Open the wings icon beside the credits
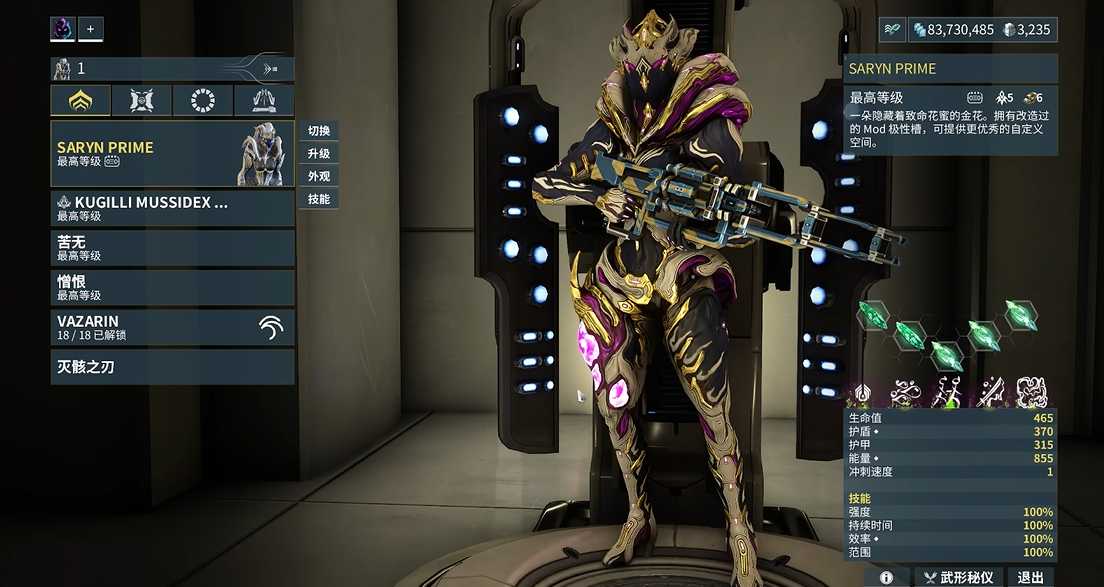This screenshot has height=587, width=1104. (891, 30)
